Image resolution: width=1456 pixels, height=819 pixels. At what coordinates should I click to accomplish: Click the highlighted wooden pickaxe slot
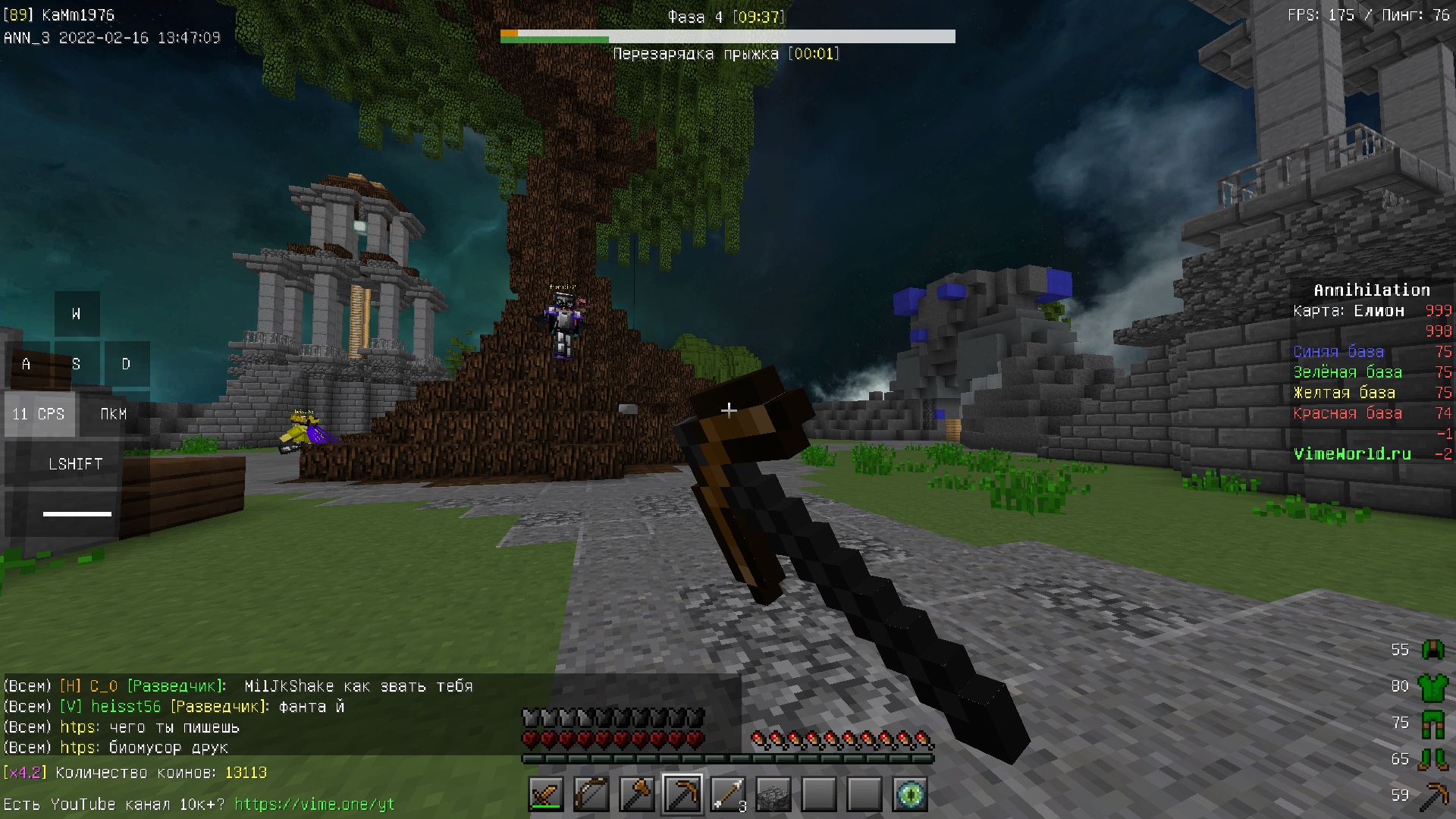[682, 795]
